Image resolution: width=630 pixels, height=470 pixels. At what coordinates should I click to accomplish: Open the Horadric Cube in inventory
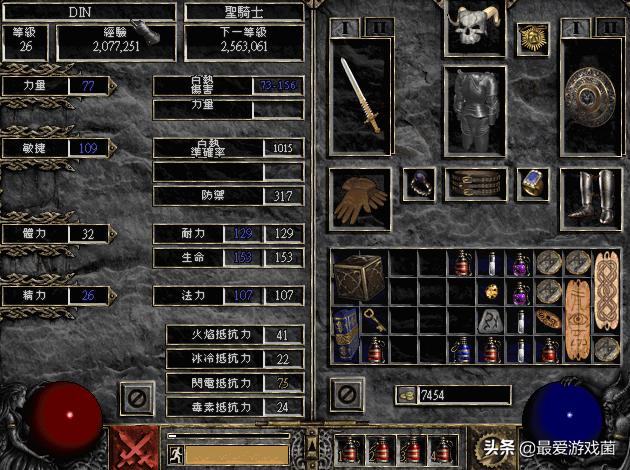coord(359,277)
